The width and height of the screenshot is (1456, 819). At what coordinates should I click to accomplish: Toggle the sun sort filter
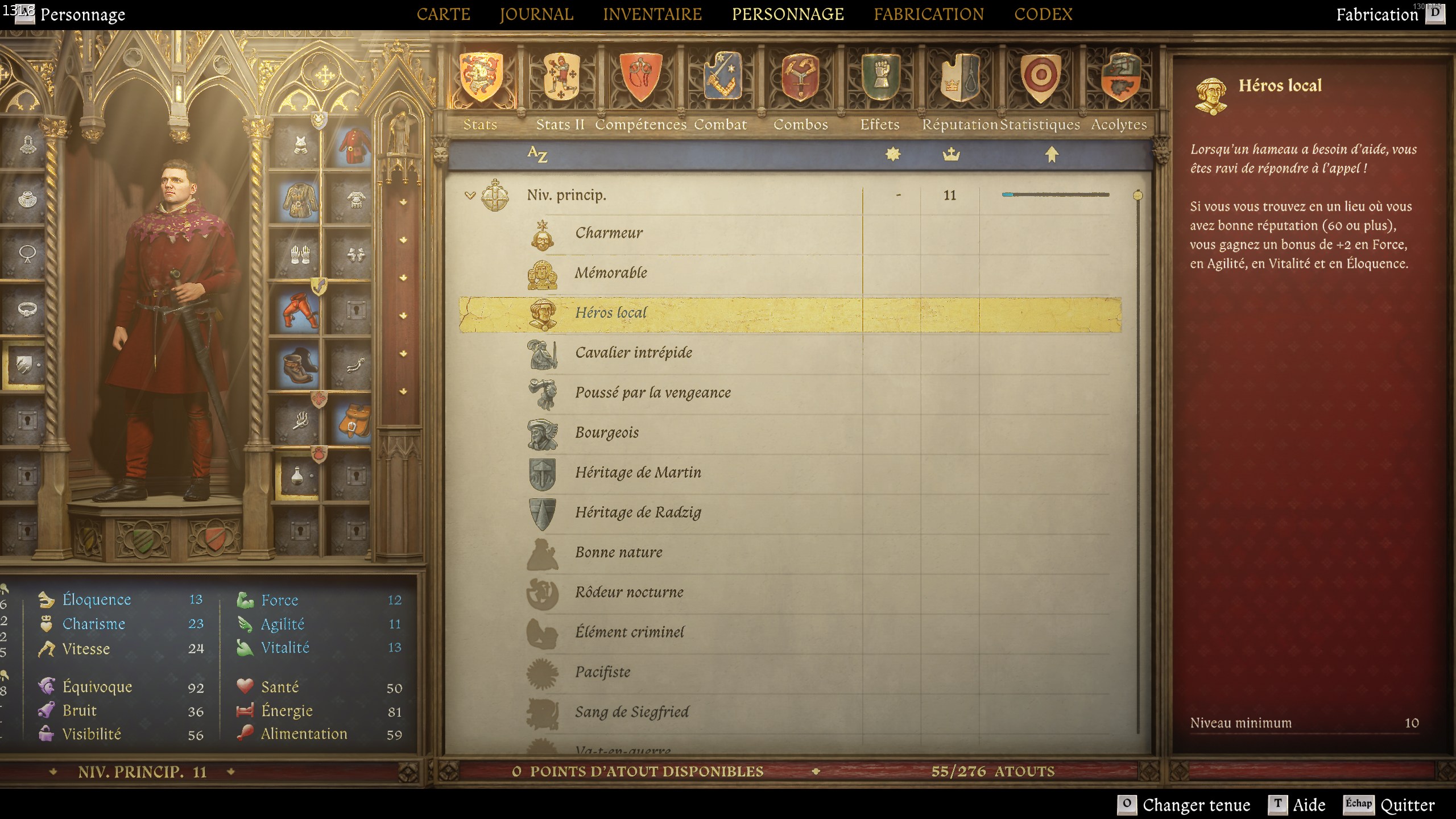pyautogui.click(x=894, y=154)
